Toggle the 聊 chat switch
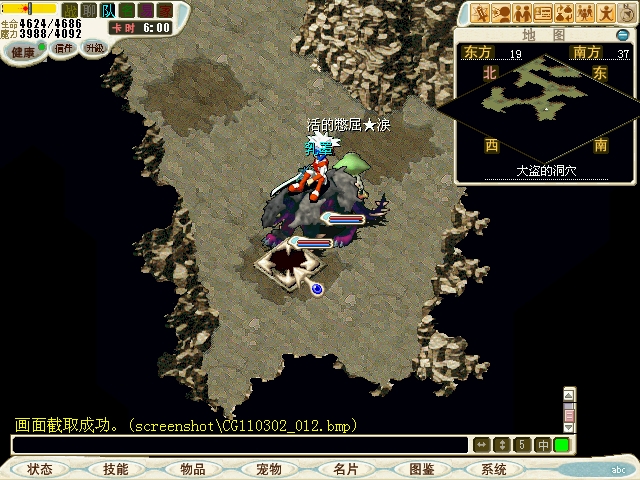This screenshot has height=480, width=640. tap(88, 9)
